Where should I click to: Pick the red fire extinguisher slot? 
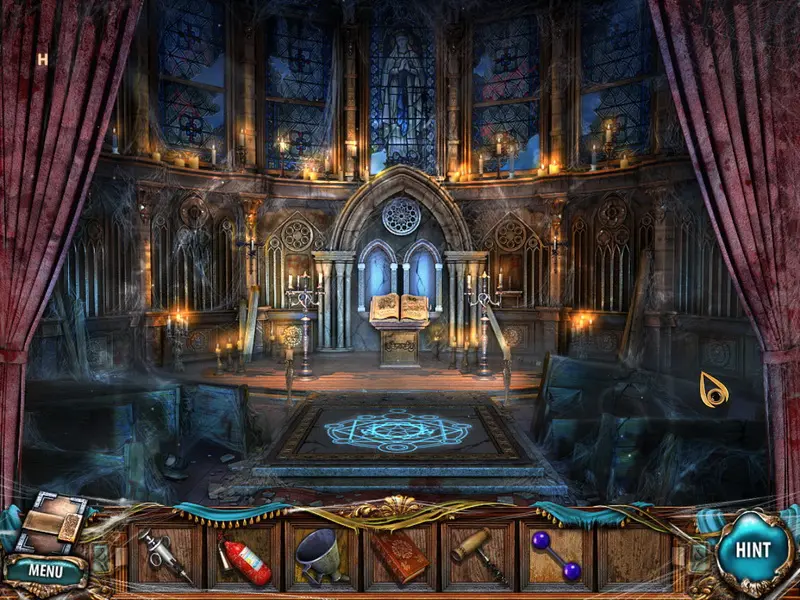coord(243,557)
